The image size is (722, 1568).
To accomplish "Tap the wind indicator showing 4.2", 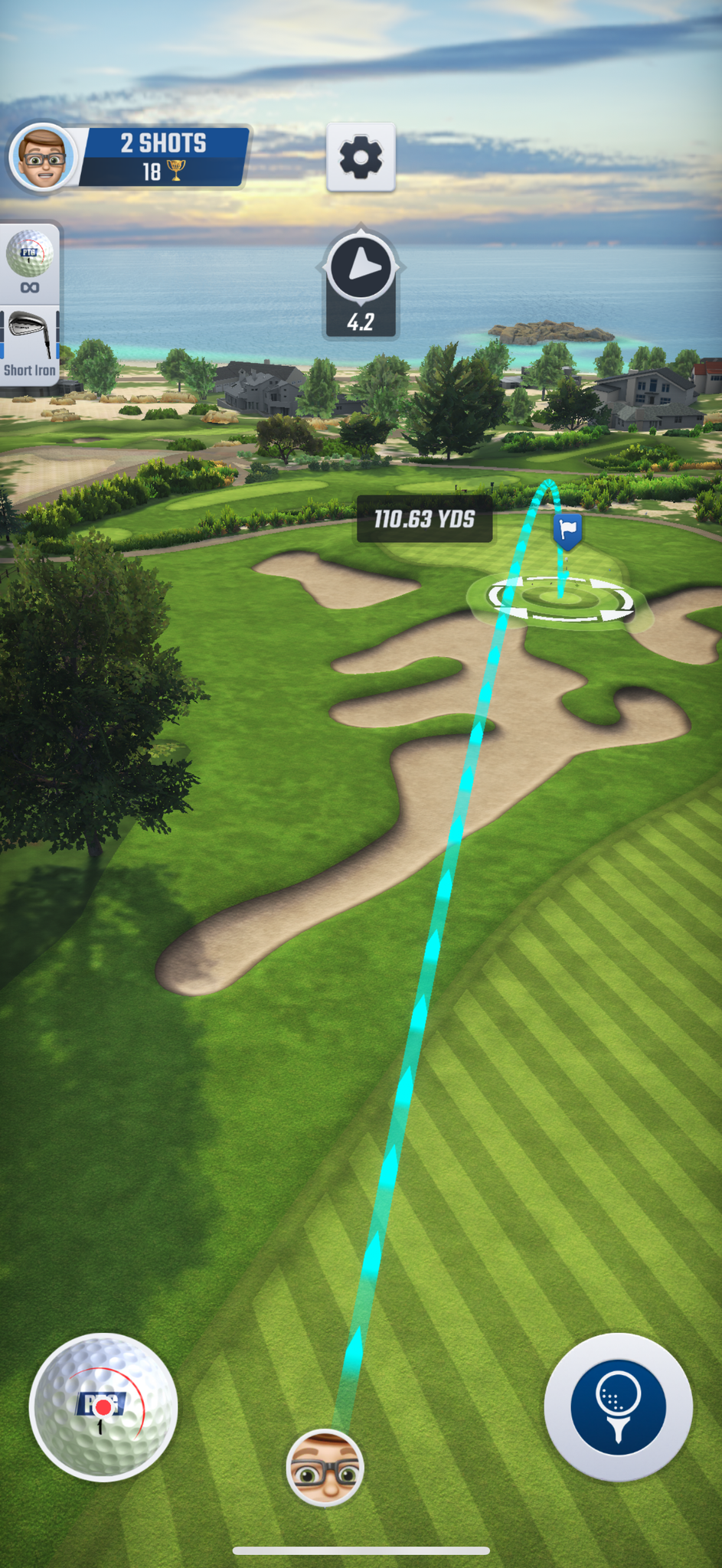I will click(x=361, y=285).
